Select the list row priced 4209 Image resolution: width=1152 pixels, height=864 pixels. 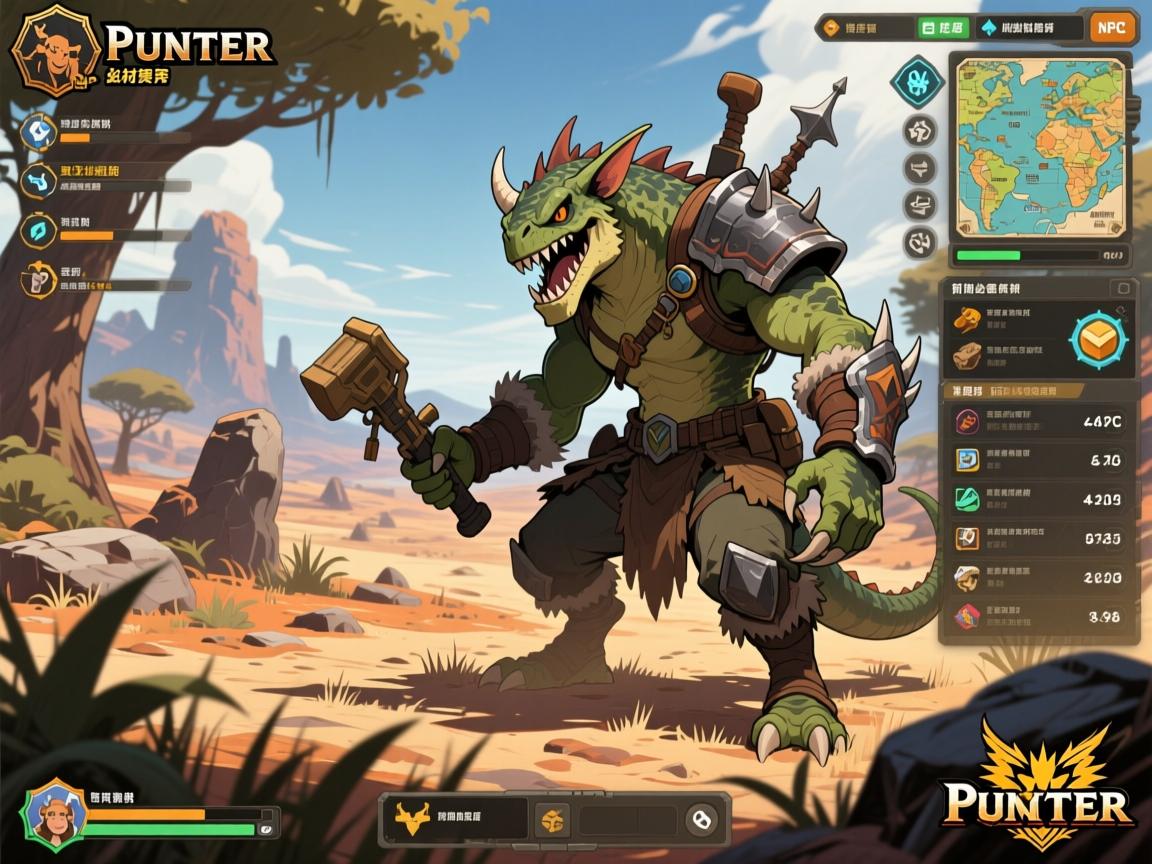tap(1040, 499)
